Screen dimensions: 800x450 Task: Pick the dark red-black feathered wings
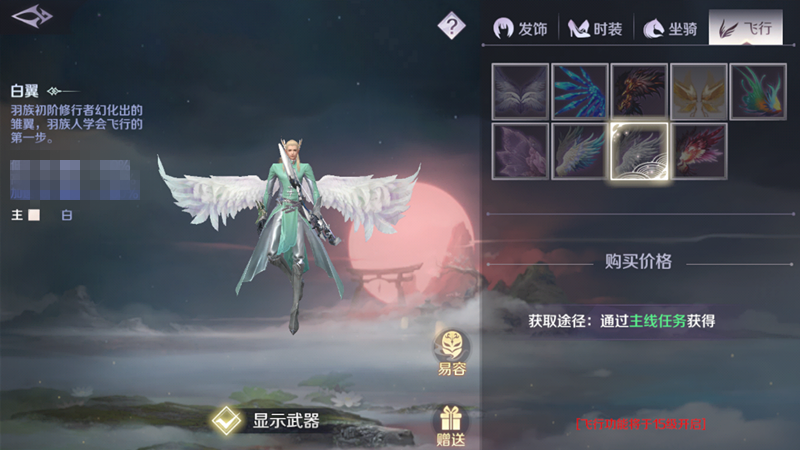(640, 92)
